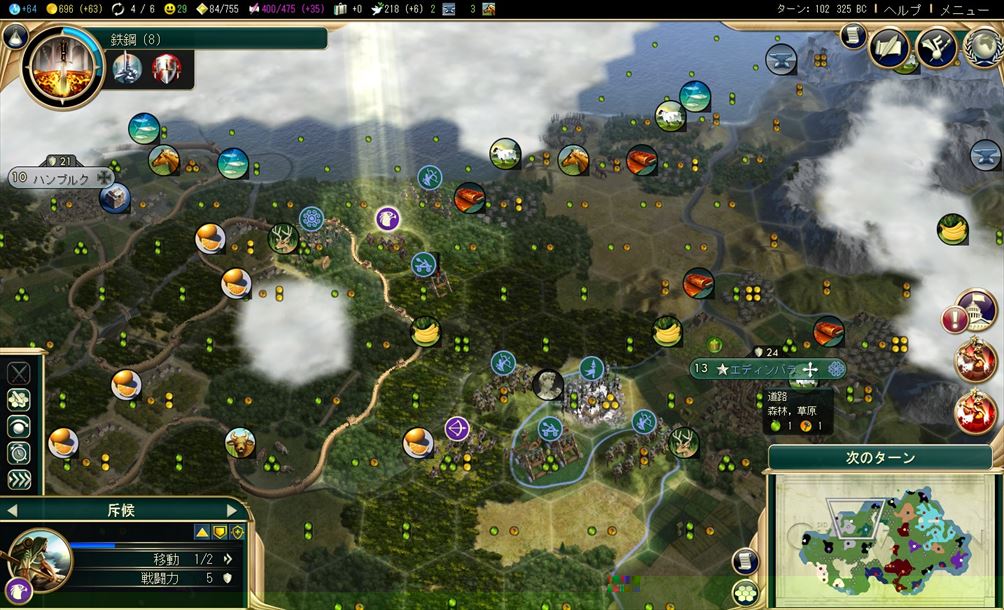The height and width of the screenshot is (610, 1004).
Task: Open the diplomacy overview globe icon
Action: coord(982,48)
